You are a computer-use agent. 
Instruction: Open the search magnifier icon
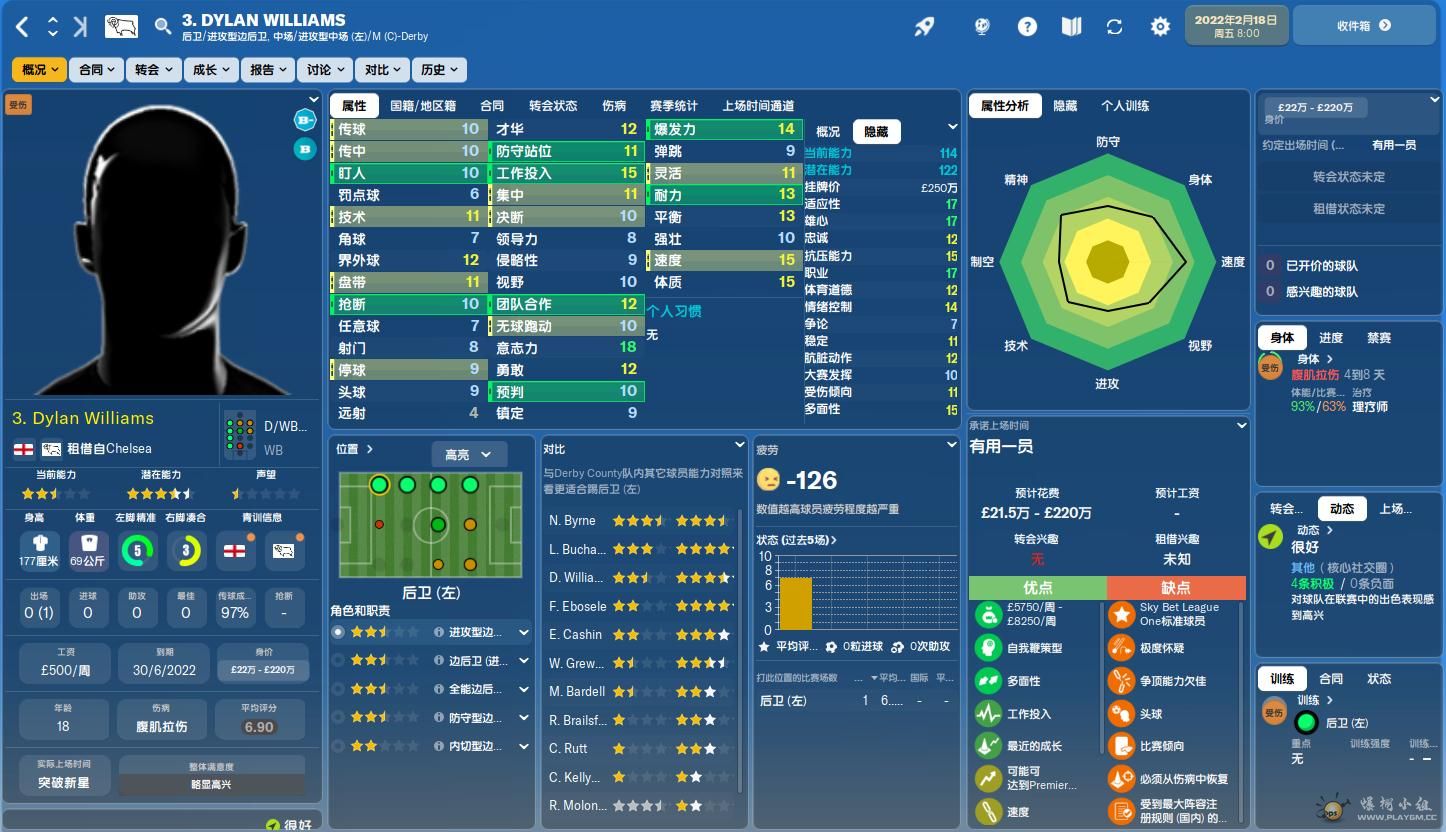163,27
